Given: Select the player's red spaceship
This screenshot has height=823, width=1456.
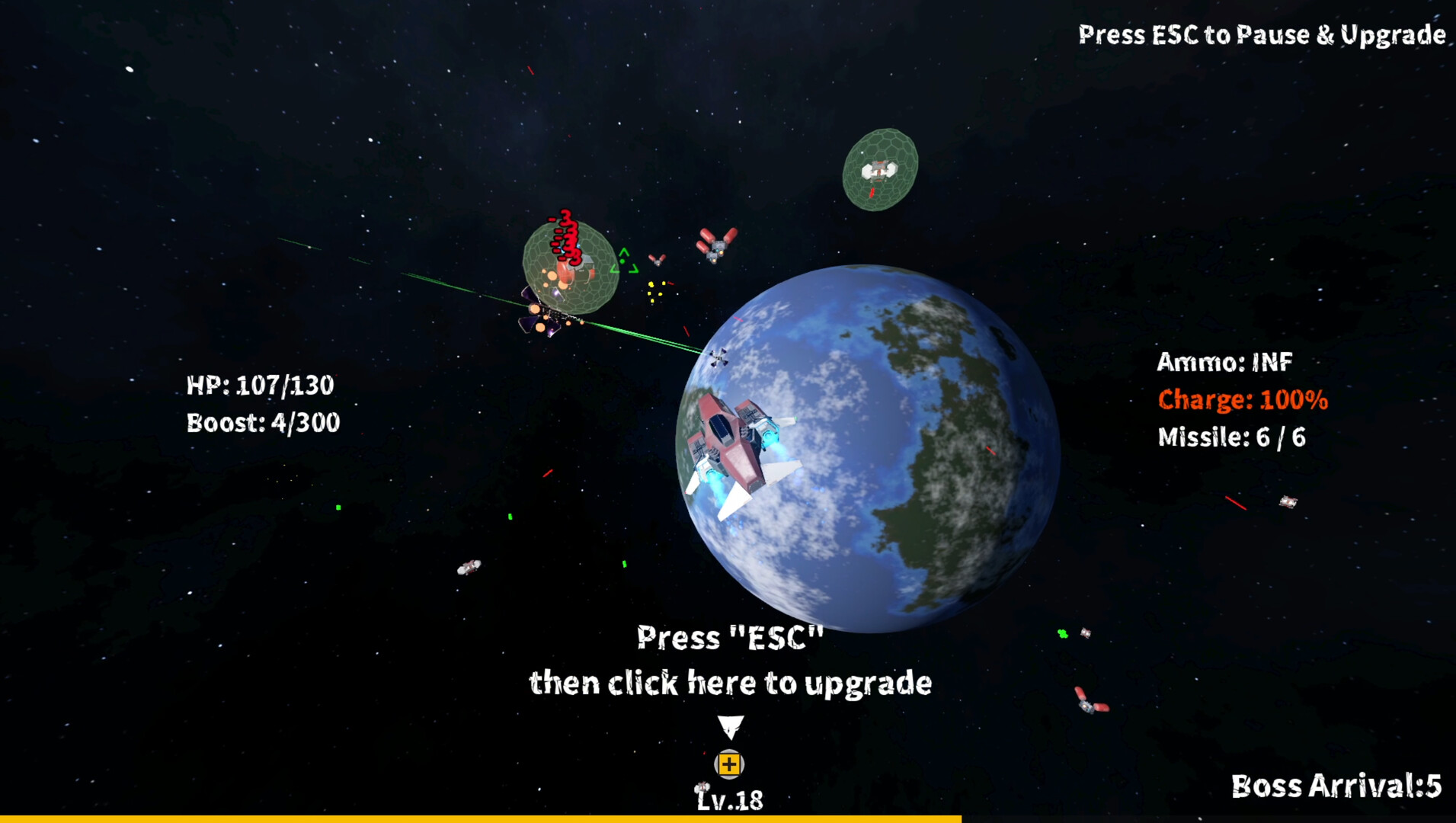Looking at the screenshot, I should 735,442.
